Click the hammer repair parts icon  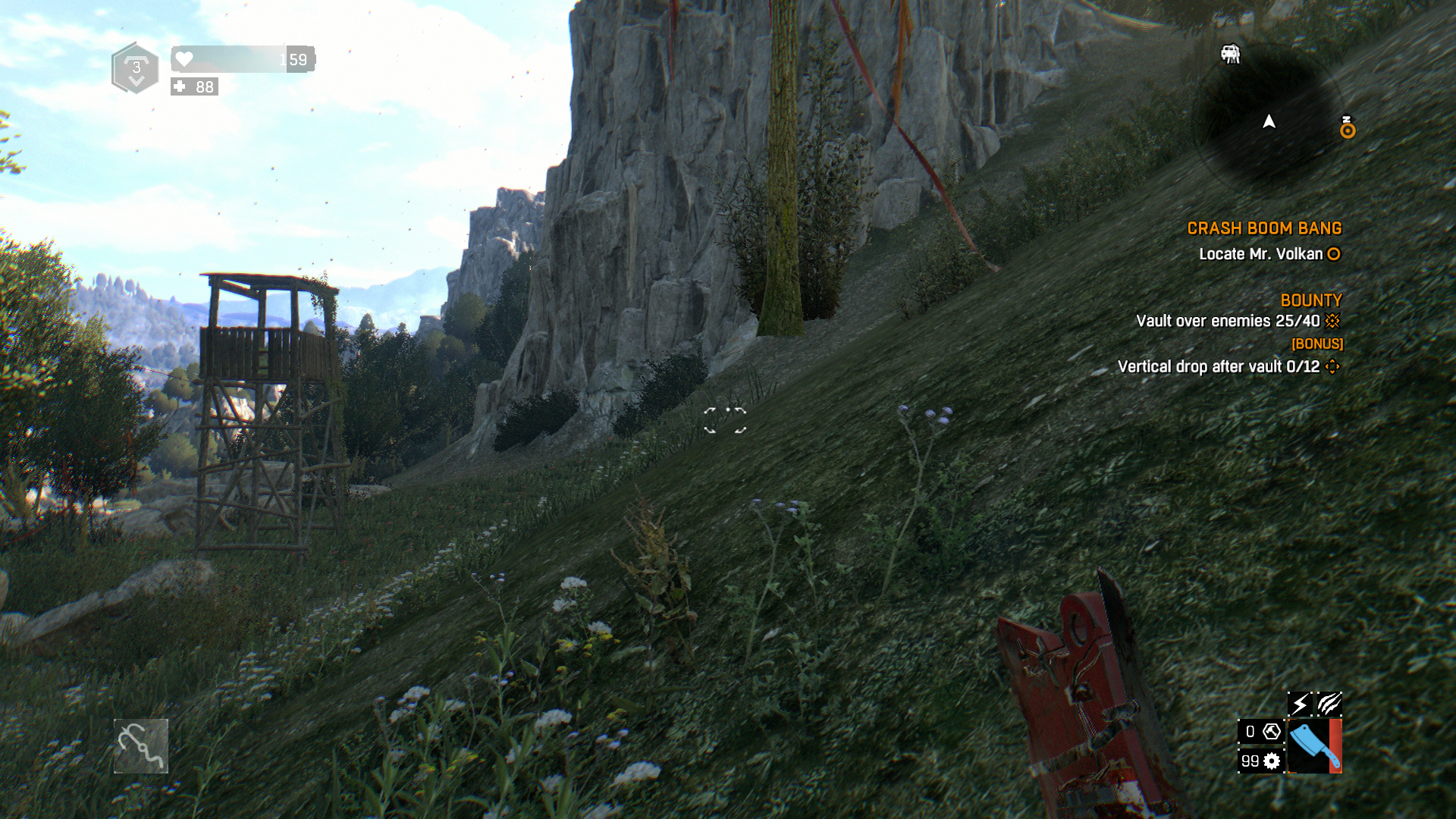1272,732
